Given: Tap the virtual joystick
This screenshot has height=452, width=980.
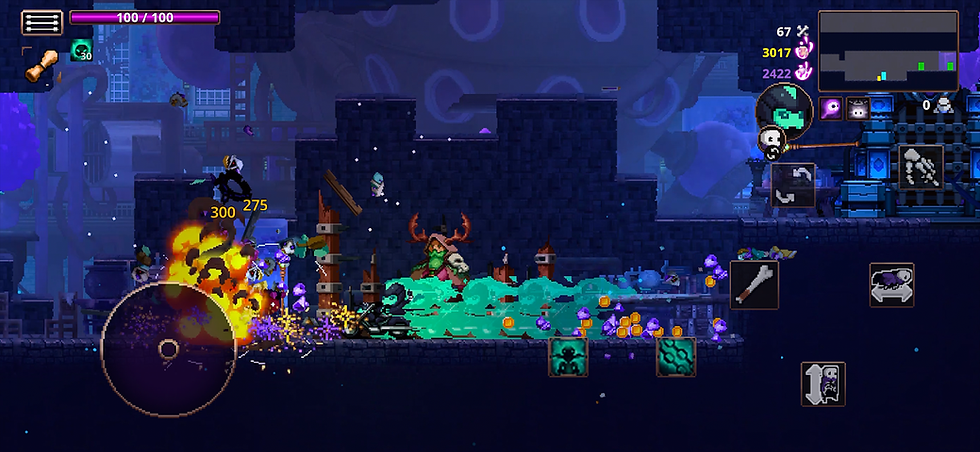Looking at the screenshot, I should 168,350.
